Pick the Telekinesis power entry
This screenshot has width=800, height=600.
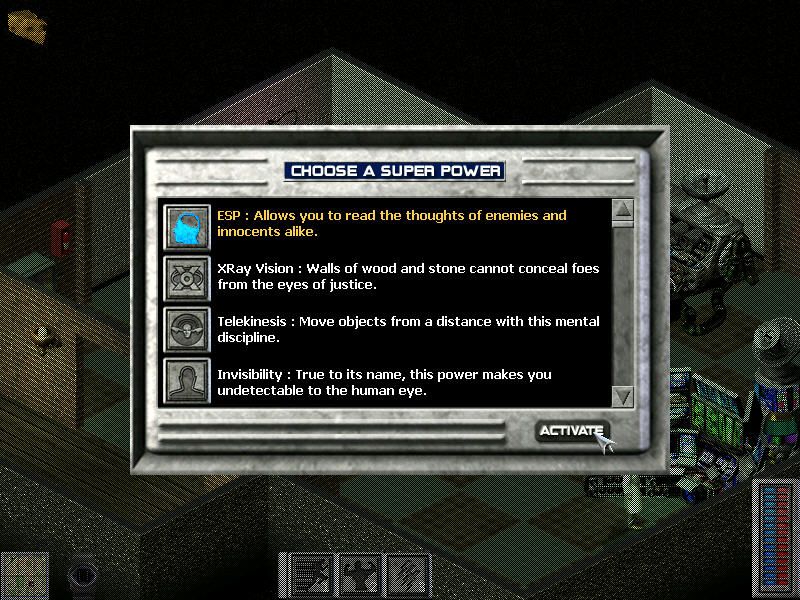coord(400,329)
